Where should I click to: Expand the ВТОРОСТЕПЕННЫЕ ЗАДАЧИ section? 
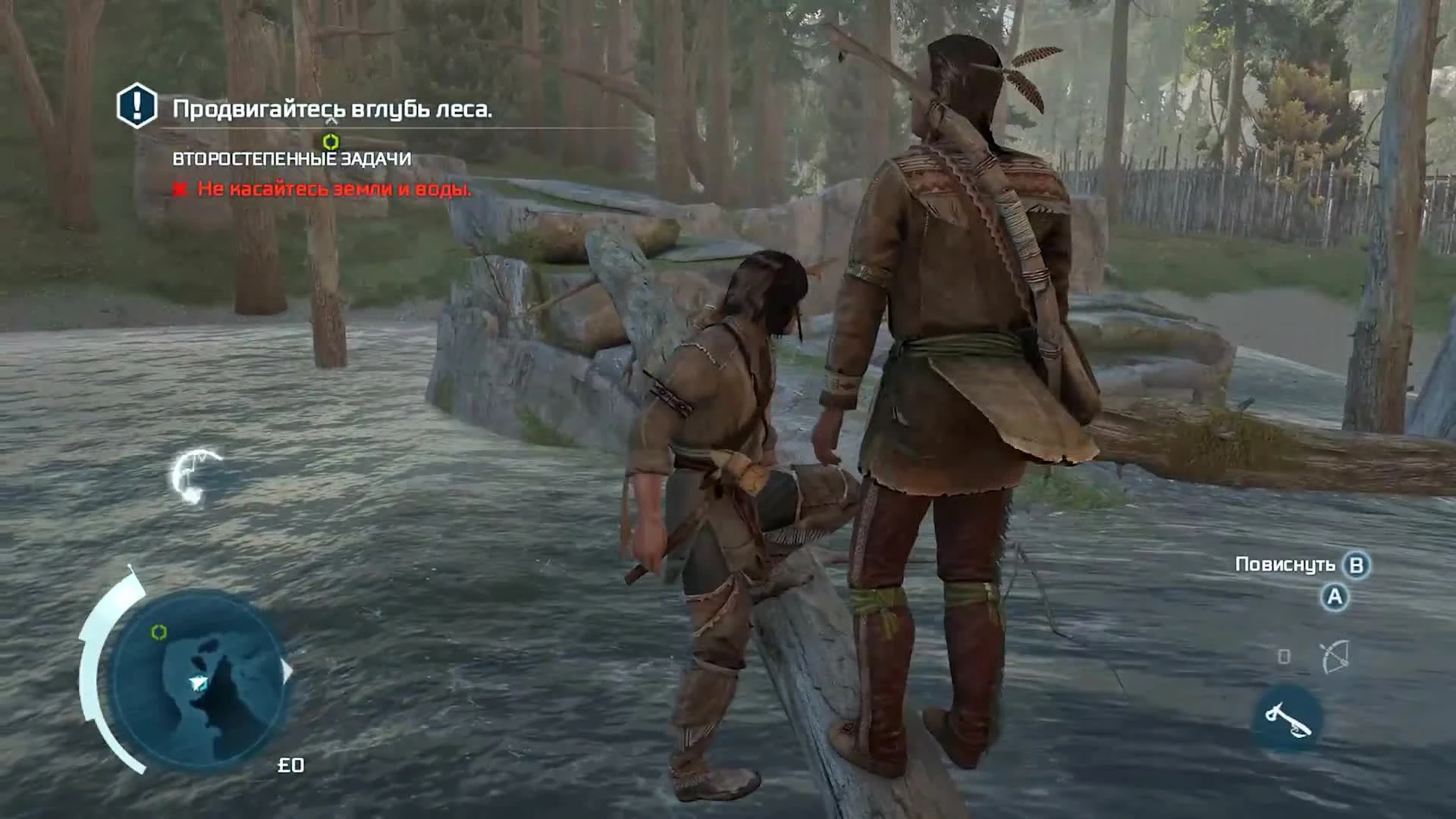pos(290,159)
